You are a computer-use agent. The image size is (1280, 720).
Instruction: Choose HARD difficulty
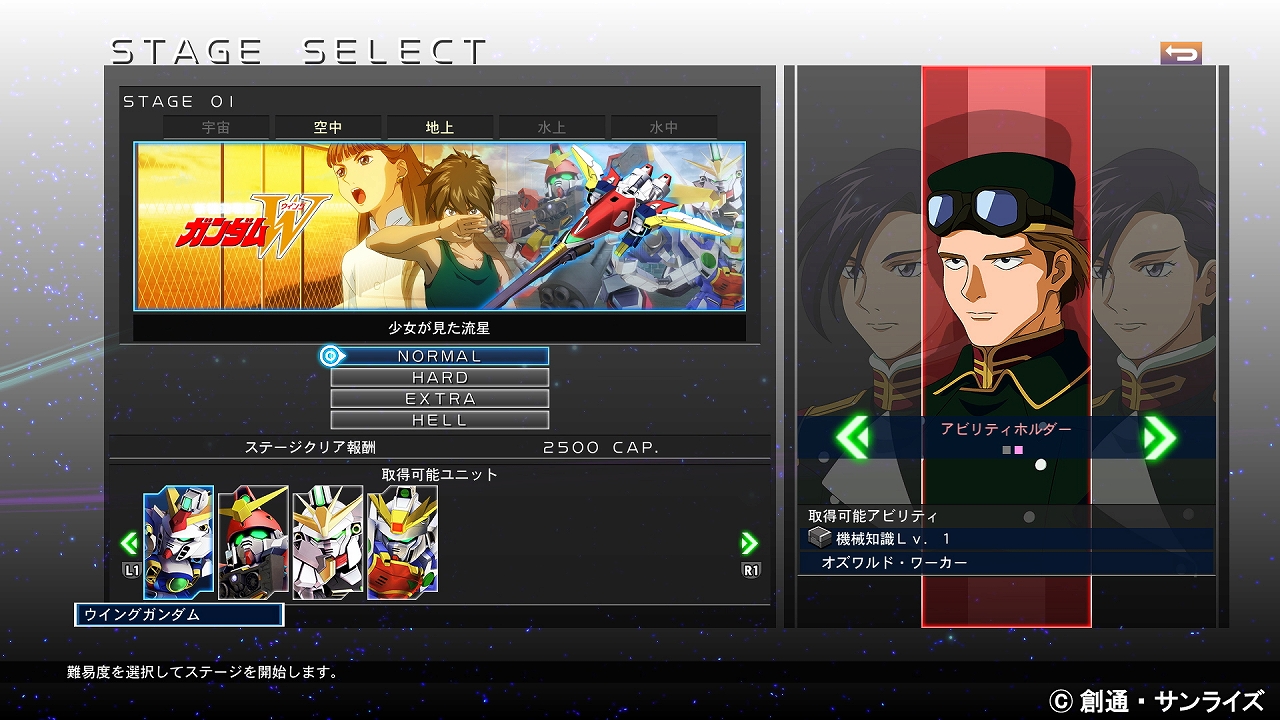440,378
